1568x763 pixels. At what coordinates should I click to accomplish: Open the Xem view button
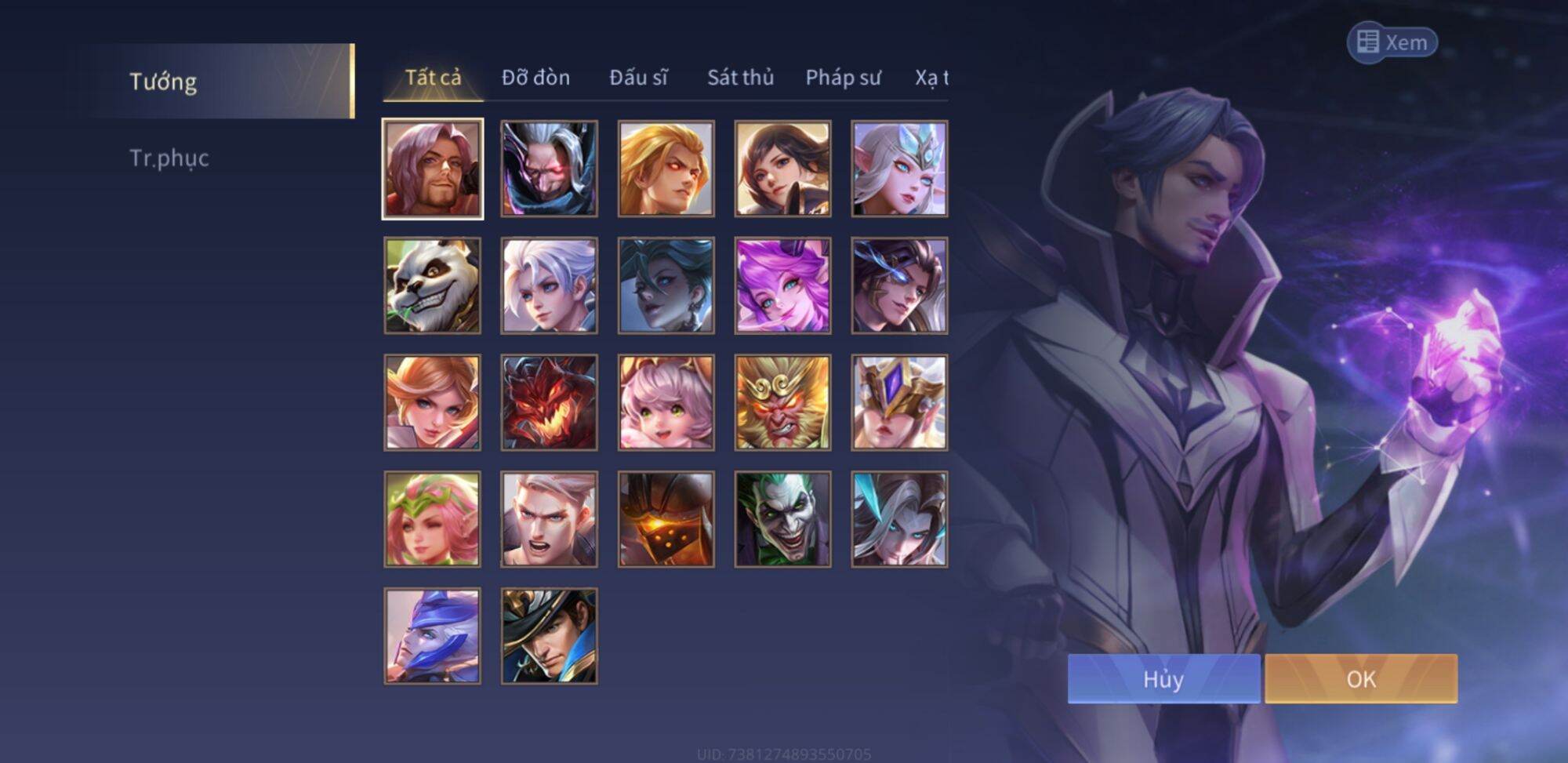pyautogui.click(x=1392, y=42)
